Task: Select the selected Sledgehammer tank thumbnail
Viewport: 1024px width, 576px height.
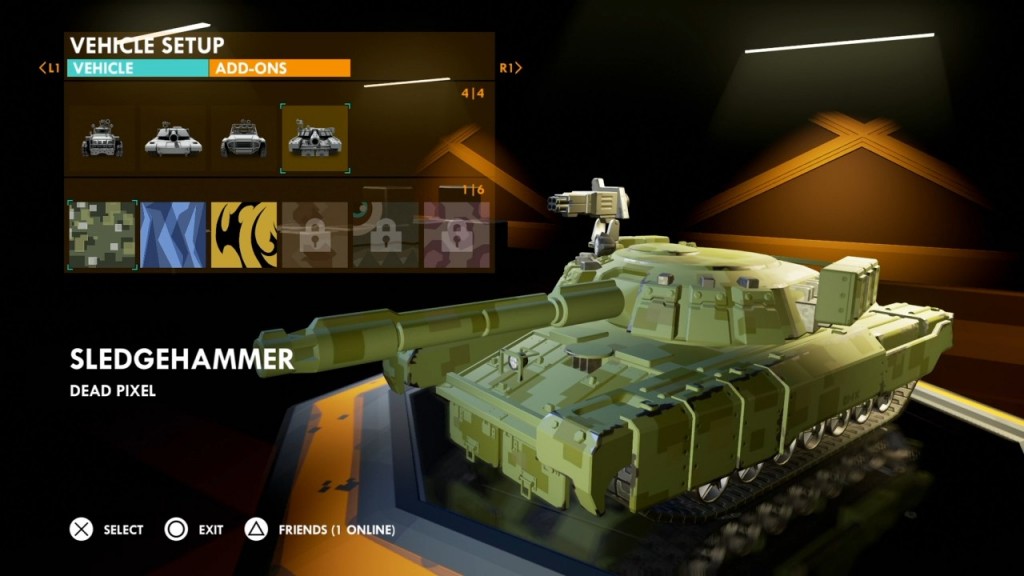Action: coord(314,139)
